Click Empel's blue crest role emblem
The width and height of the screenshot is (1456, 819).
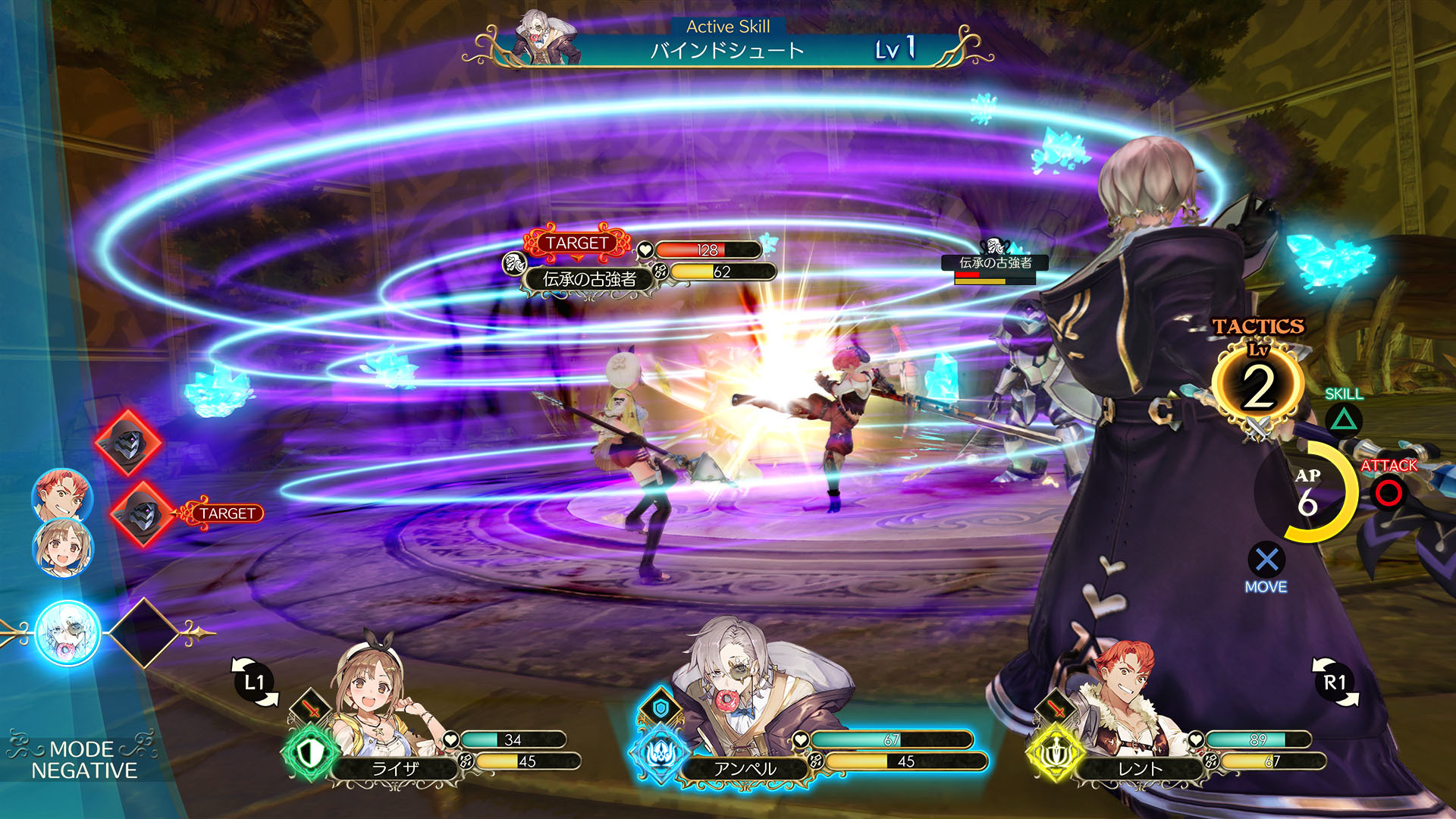658,753
